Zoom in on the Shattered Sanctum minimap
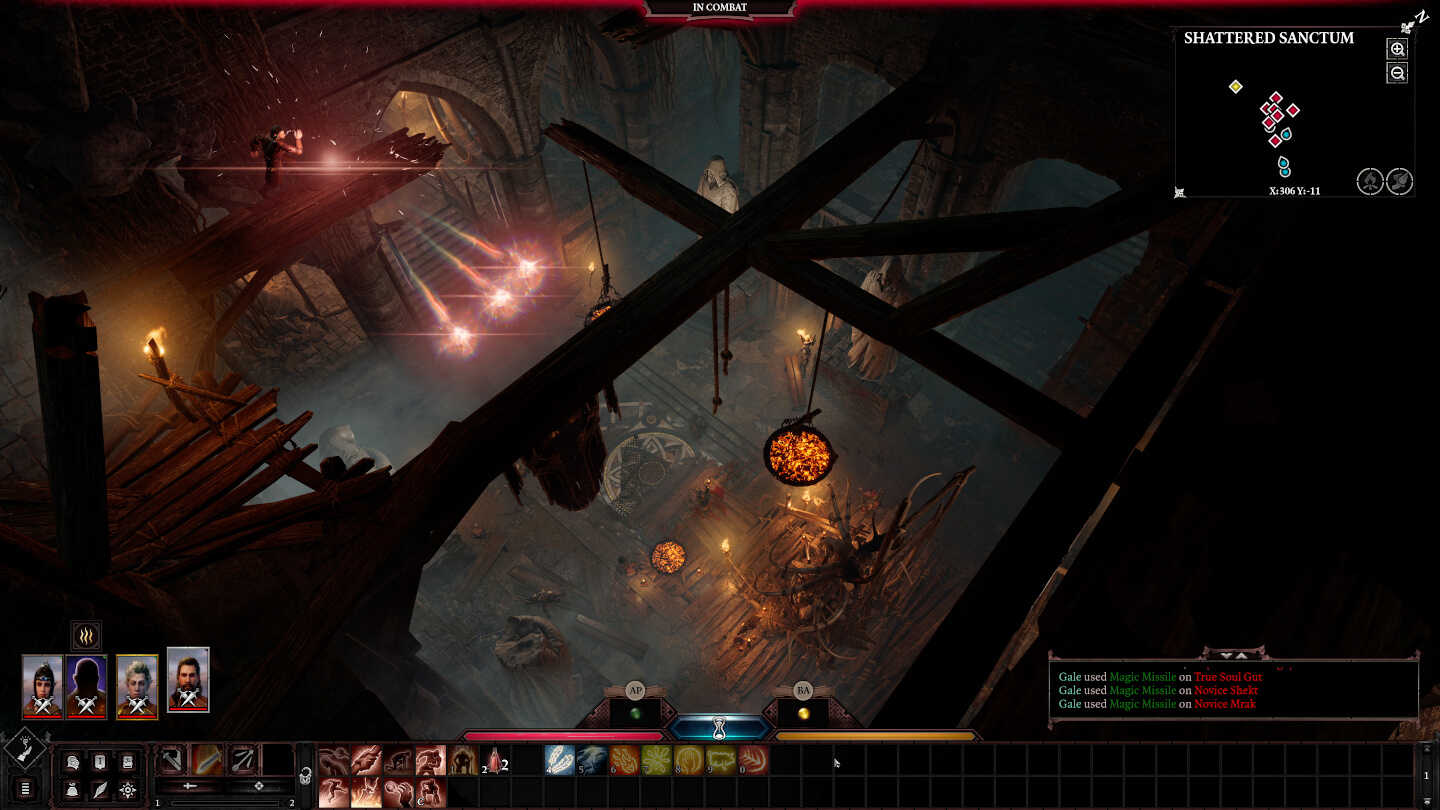This screenshot has width=1440, height=810. (1397, 49)
